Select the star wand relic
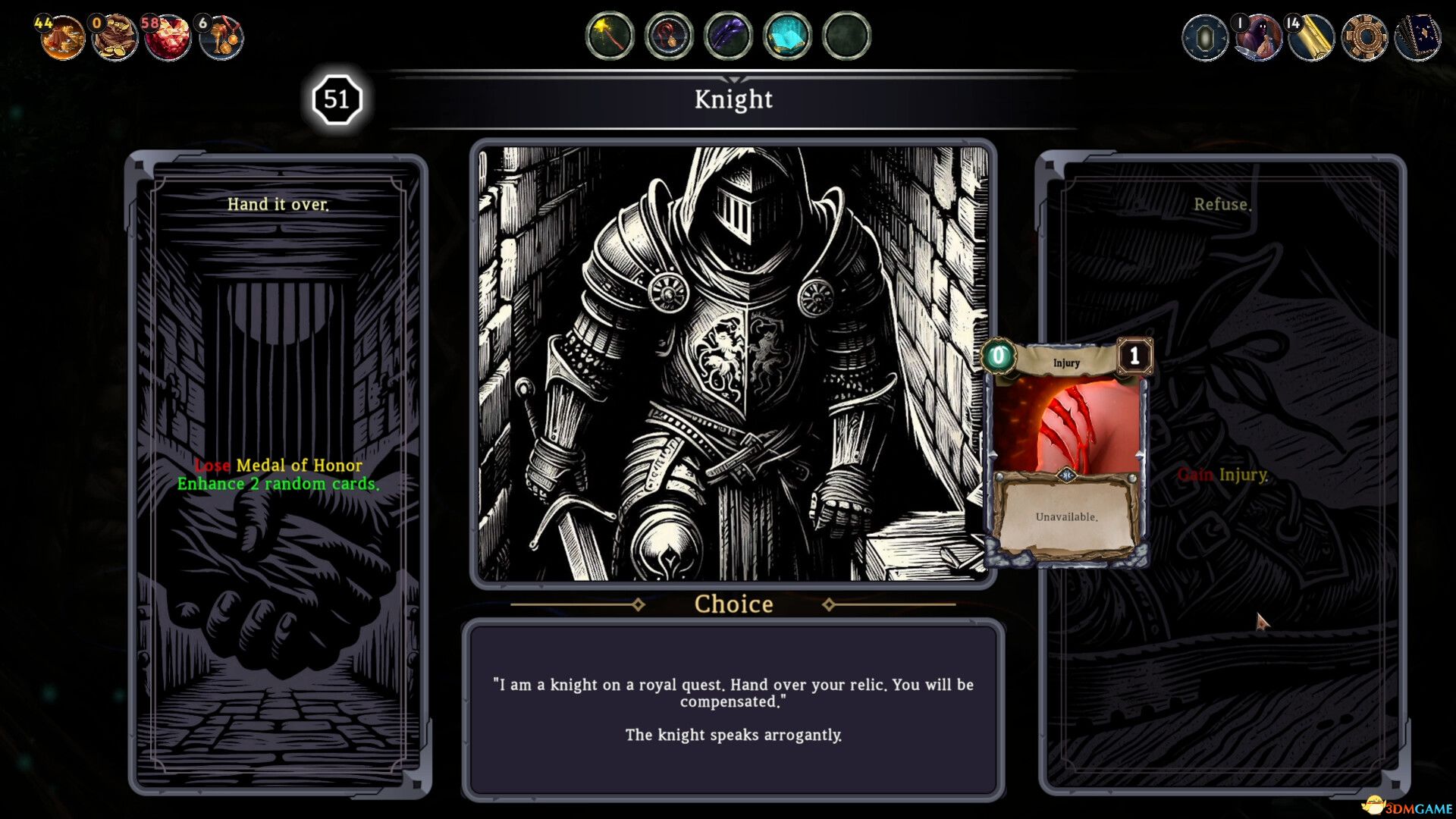1456x819 pixels. tap(610, 36)
